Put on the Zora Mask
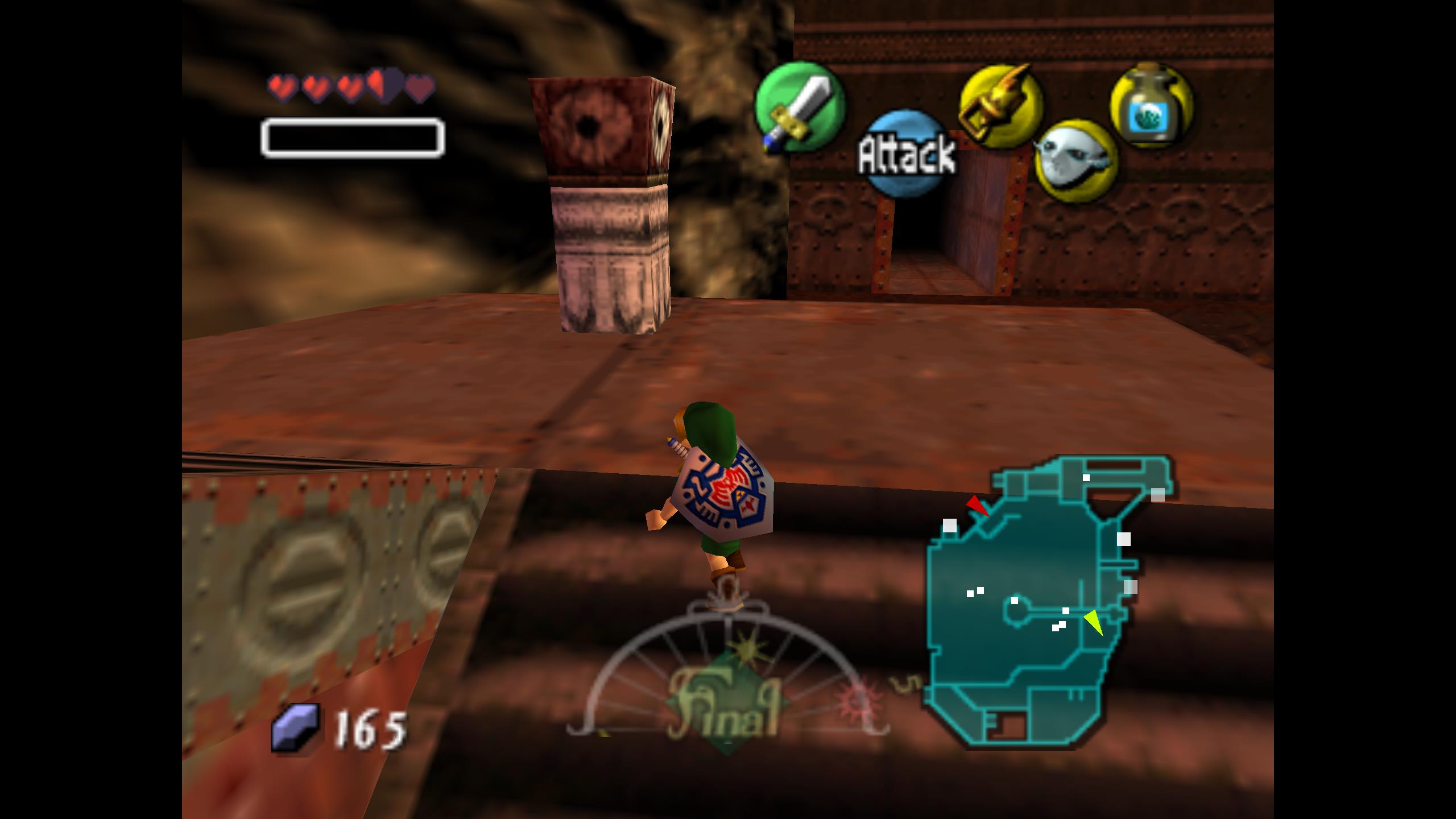The width and height of the screenshot is (1456, 819). pos(1076,161)
